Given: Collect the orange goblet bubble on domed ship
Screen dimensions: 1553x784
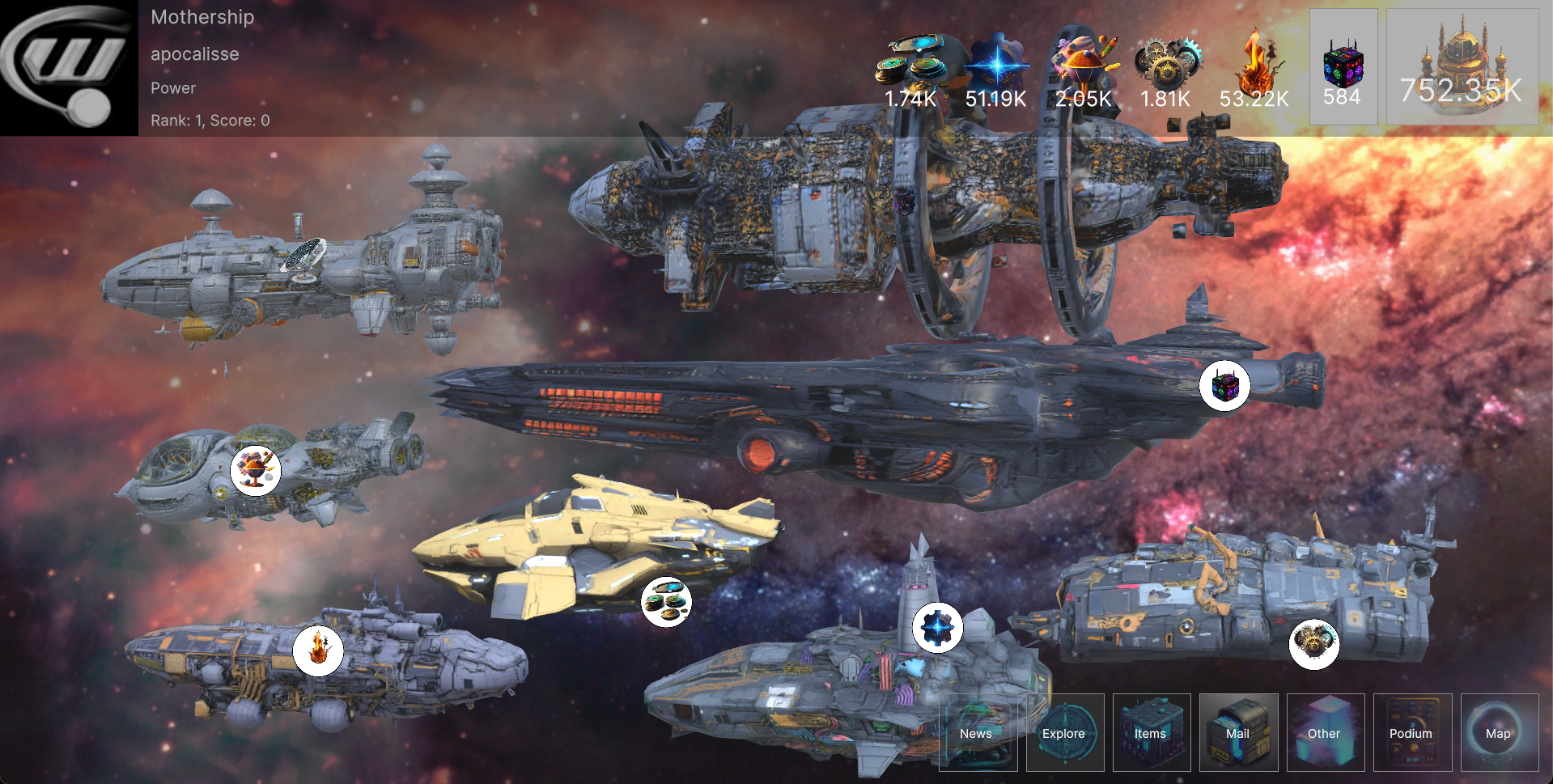Looking at the screenshot, I should tap(256, 470).
